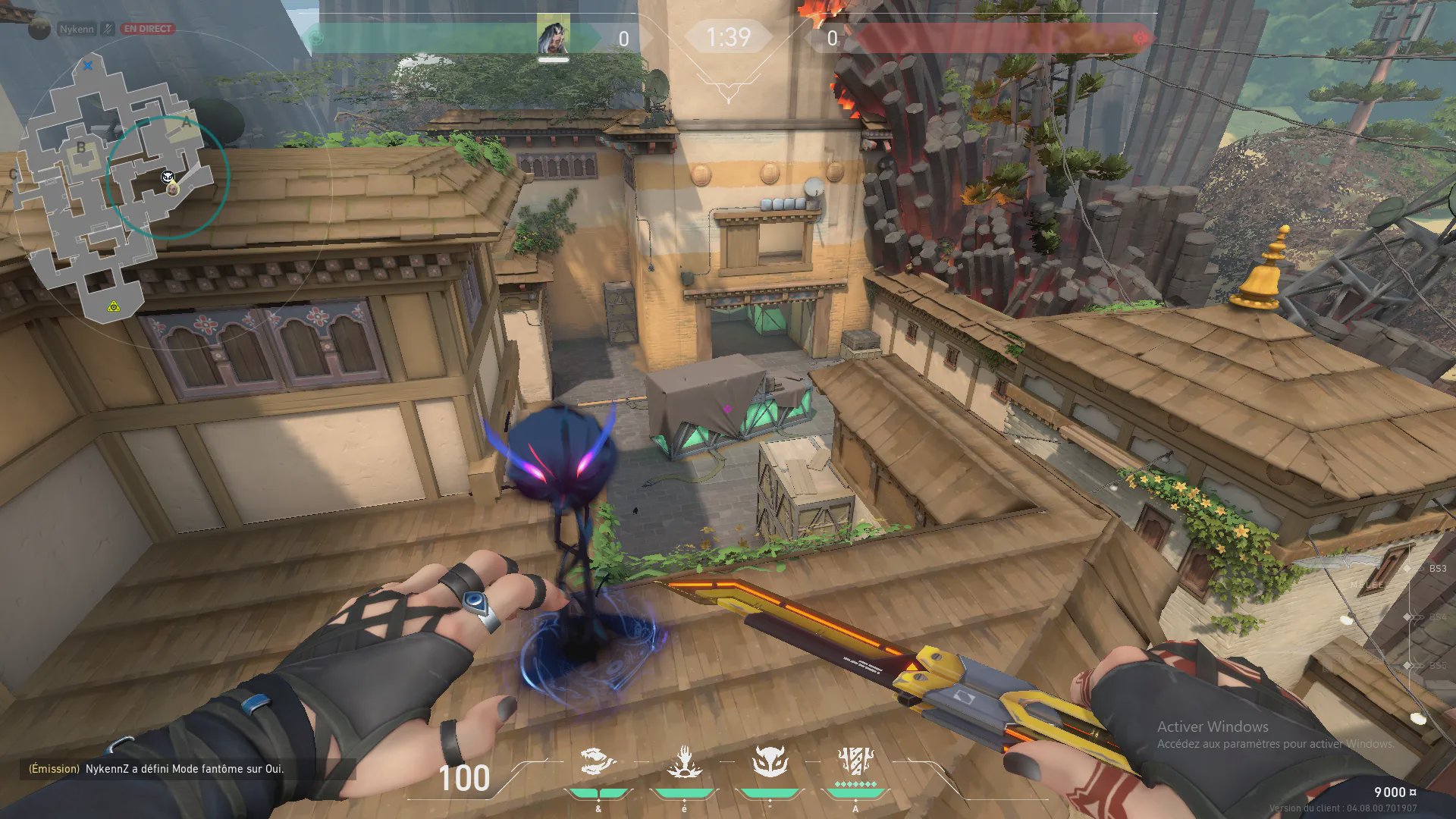This screenshot has width=1456, height=819.
Task: Click the Nykenn streamer name tag
Action: click(77, 29)
